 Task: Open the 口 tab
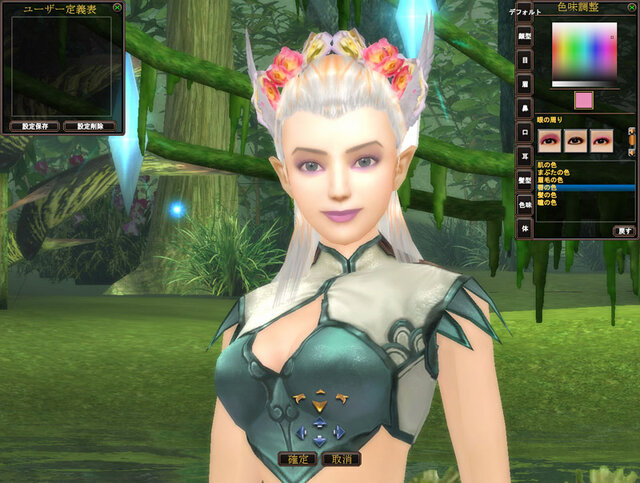pyautogui.click(x=524, y=130)
